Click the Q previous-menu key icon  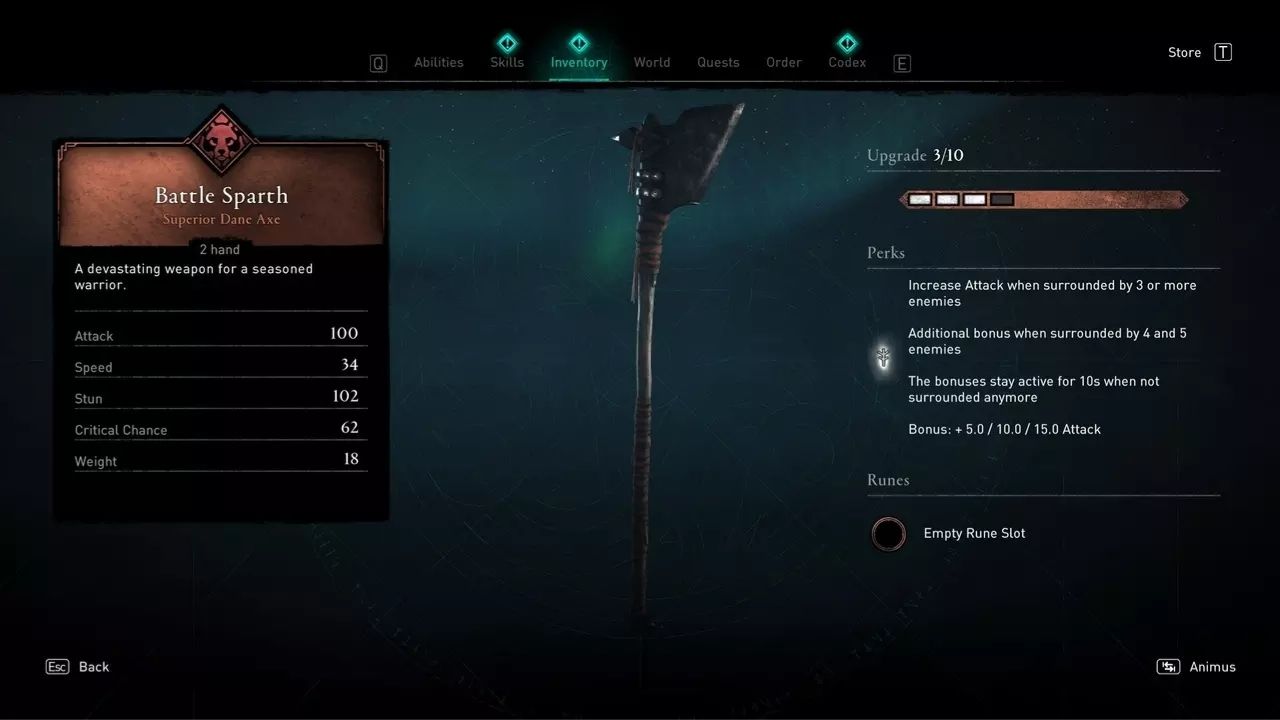coord(378,62)
